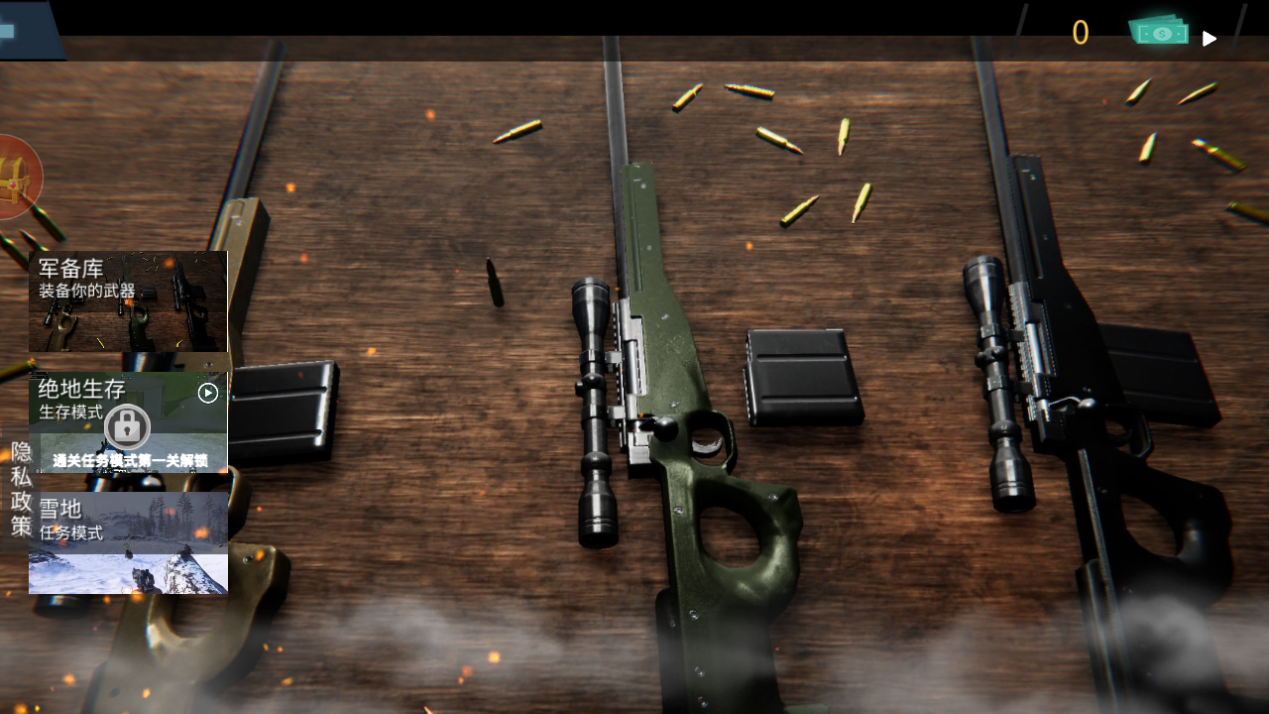The width and height of the screenshot is (1269, 714).
Task: Click the blue tab in the top-left corner
Action: pos(27,30)
